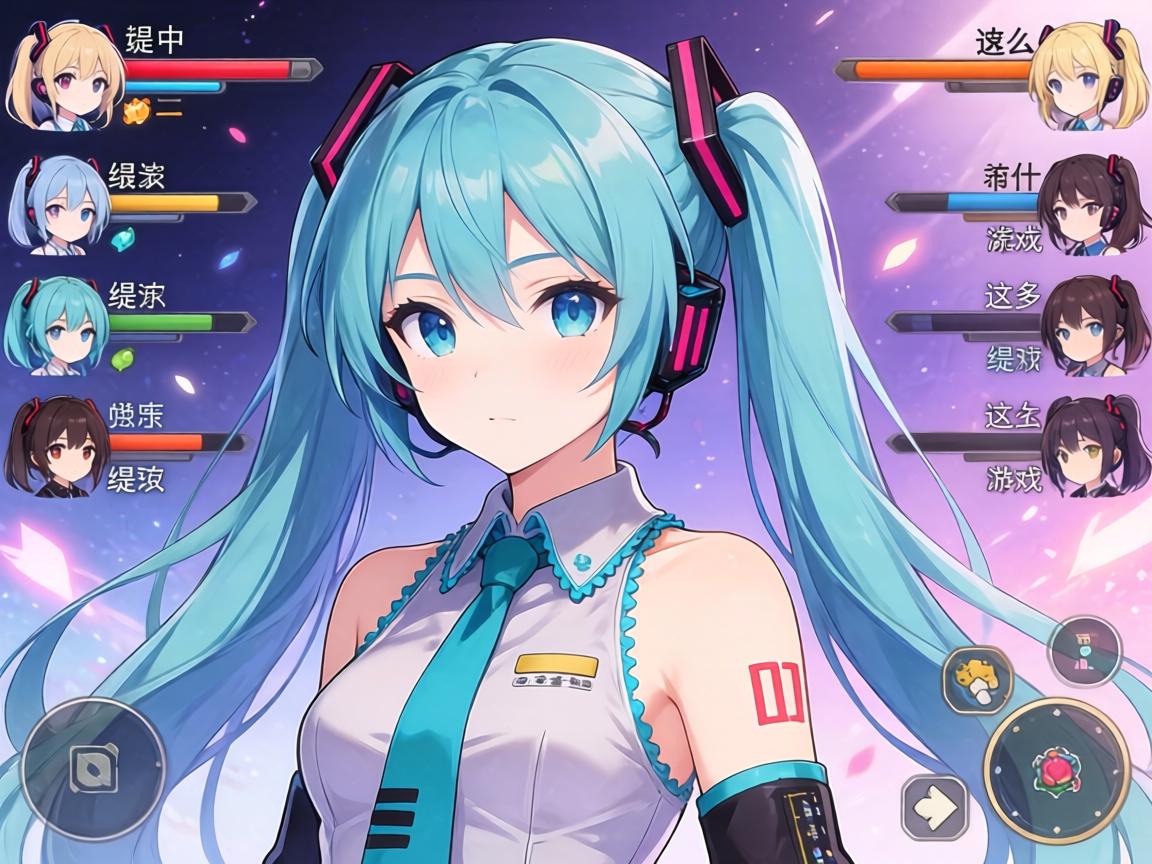Pick the dark-haired portrait with yellow eyes
Screen dimensions: 1152x864
1087,445
